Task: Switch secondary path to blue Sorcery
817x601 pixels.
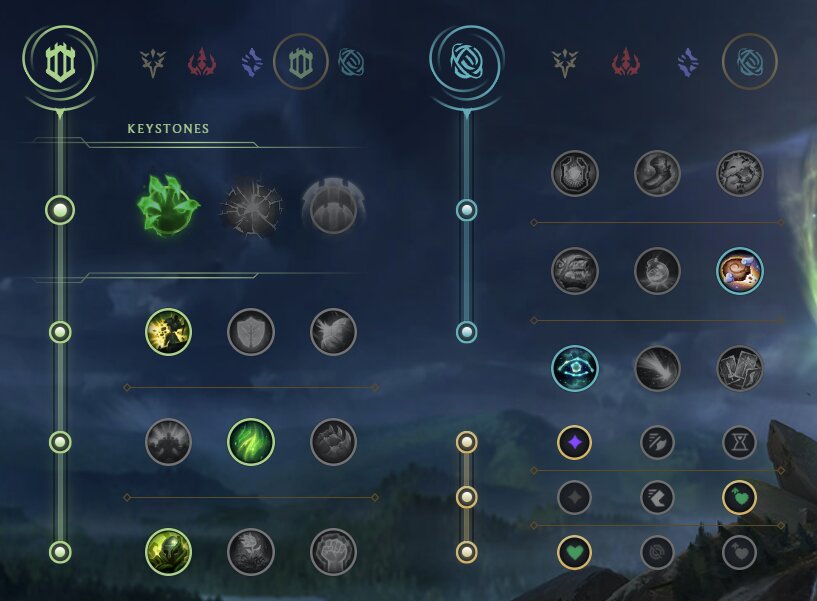Action: (x=687, y=64)
